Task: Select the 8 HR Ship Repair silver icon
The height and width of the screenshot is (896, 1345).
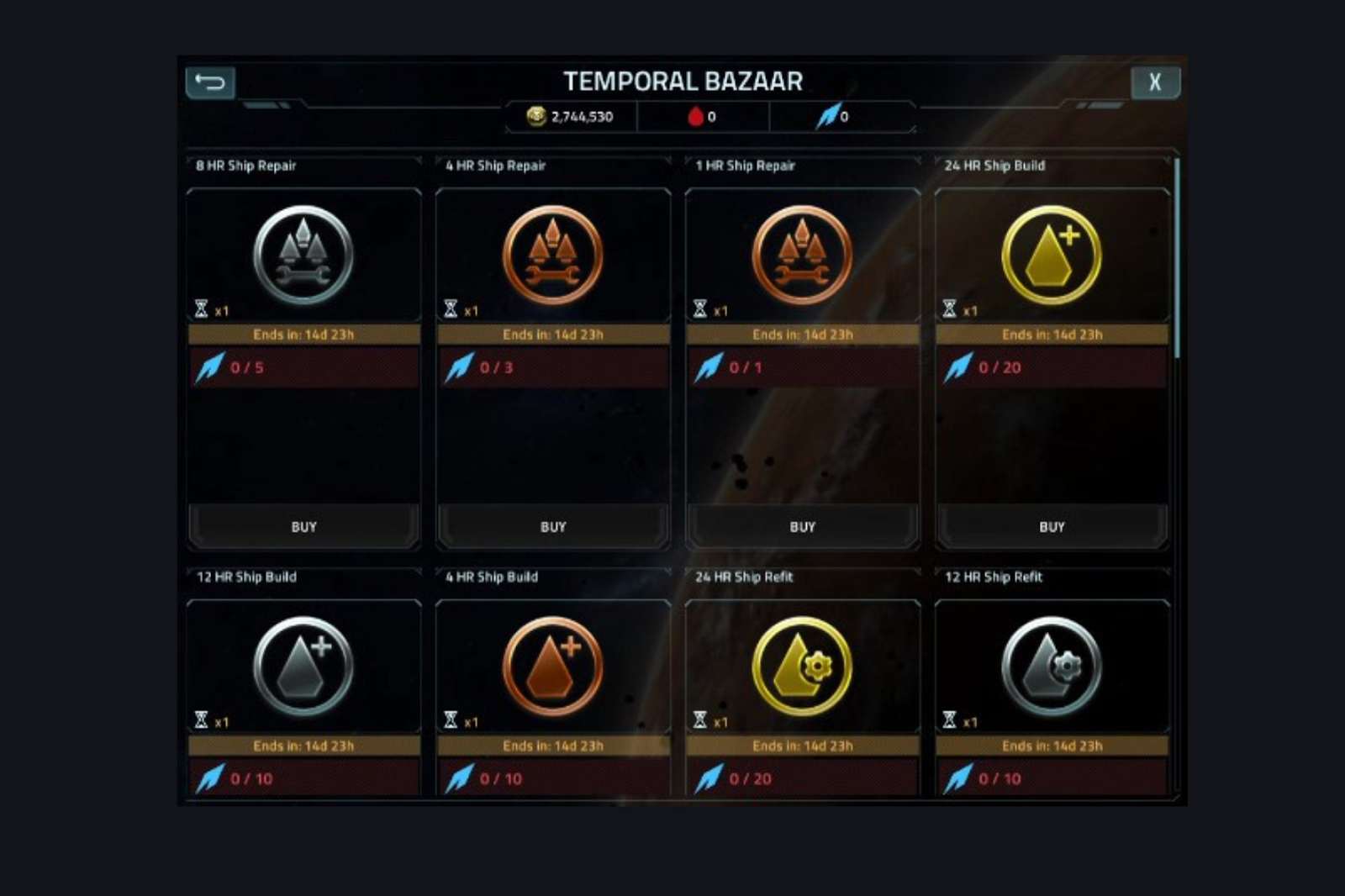Action: click(303, 256)
